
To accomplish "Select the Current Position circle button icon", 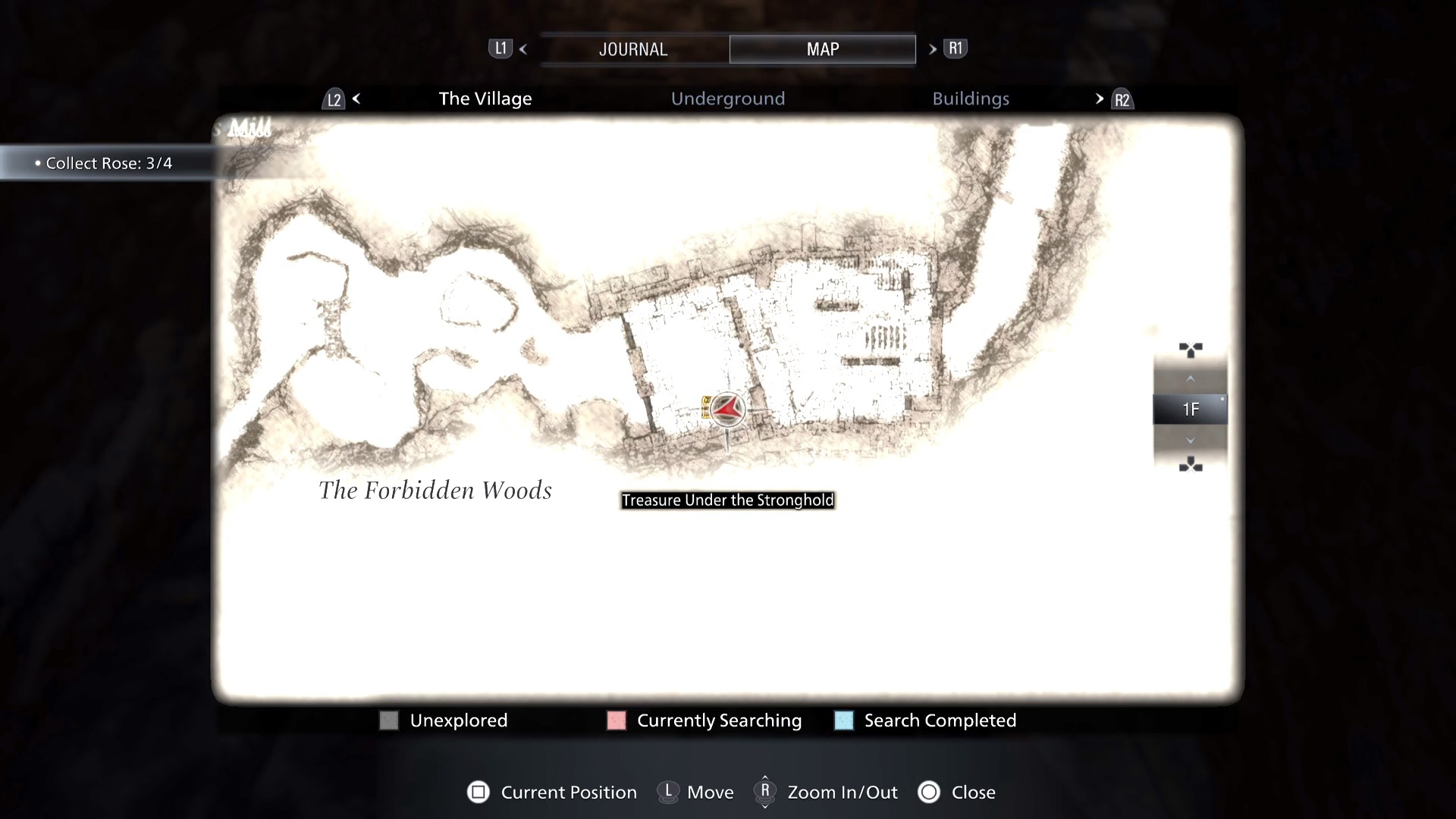I will (x=479, y=792).
